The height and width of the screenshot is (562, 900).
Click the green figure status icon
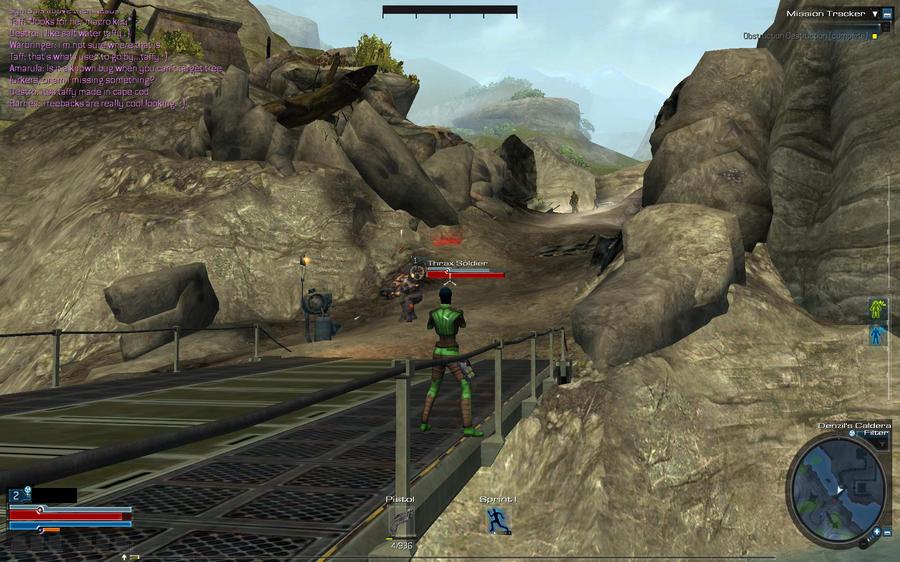(878, 311)
